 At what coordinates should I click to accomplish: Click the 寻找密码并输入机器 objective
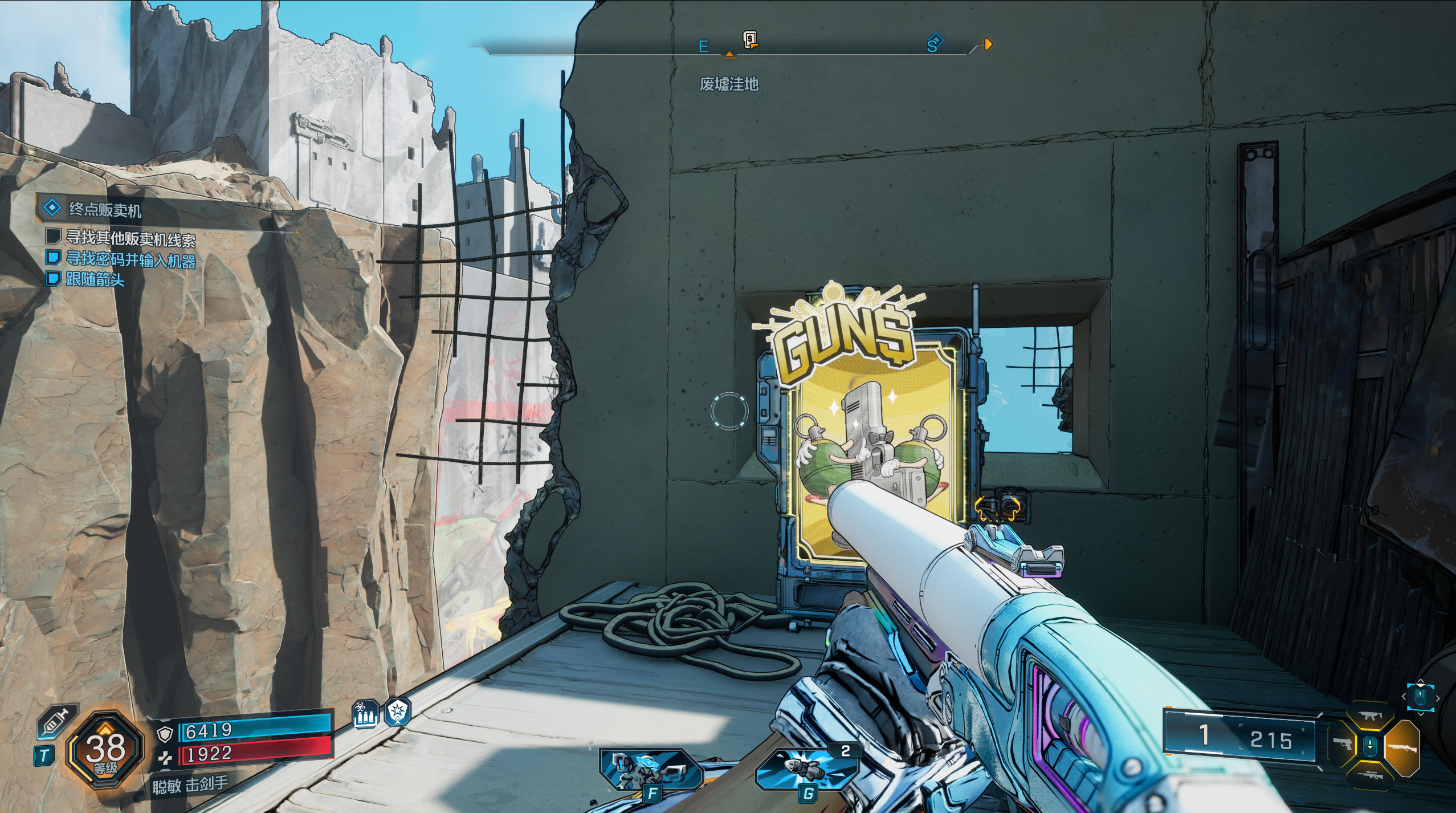pos(130,259)
